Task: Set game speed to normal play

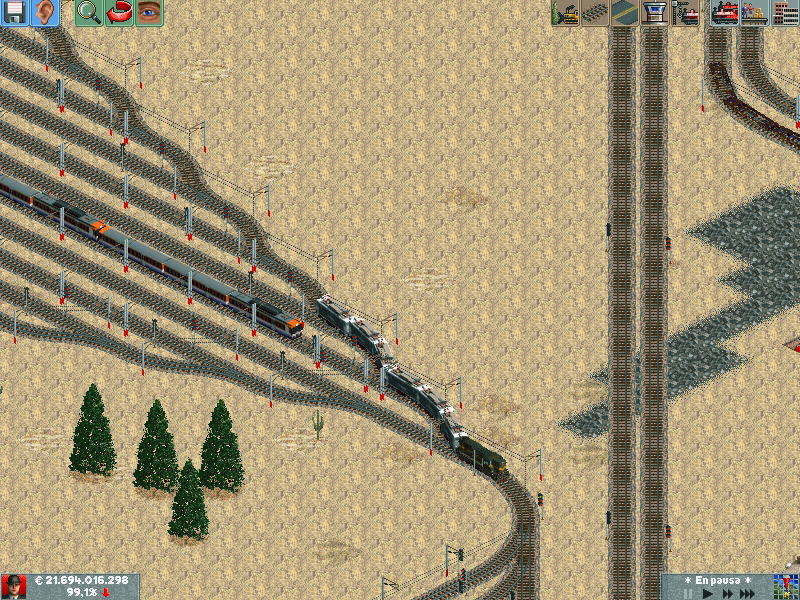Action: pyautogui.click(x=708, y=593)
